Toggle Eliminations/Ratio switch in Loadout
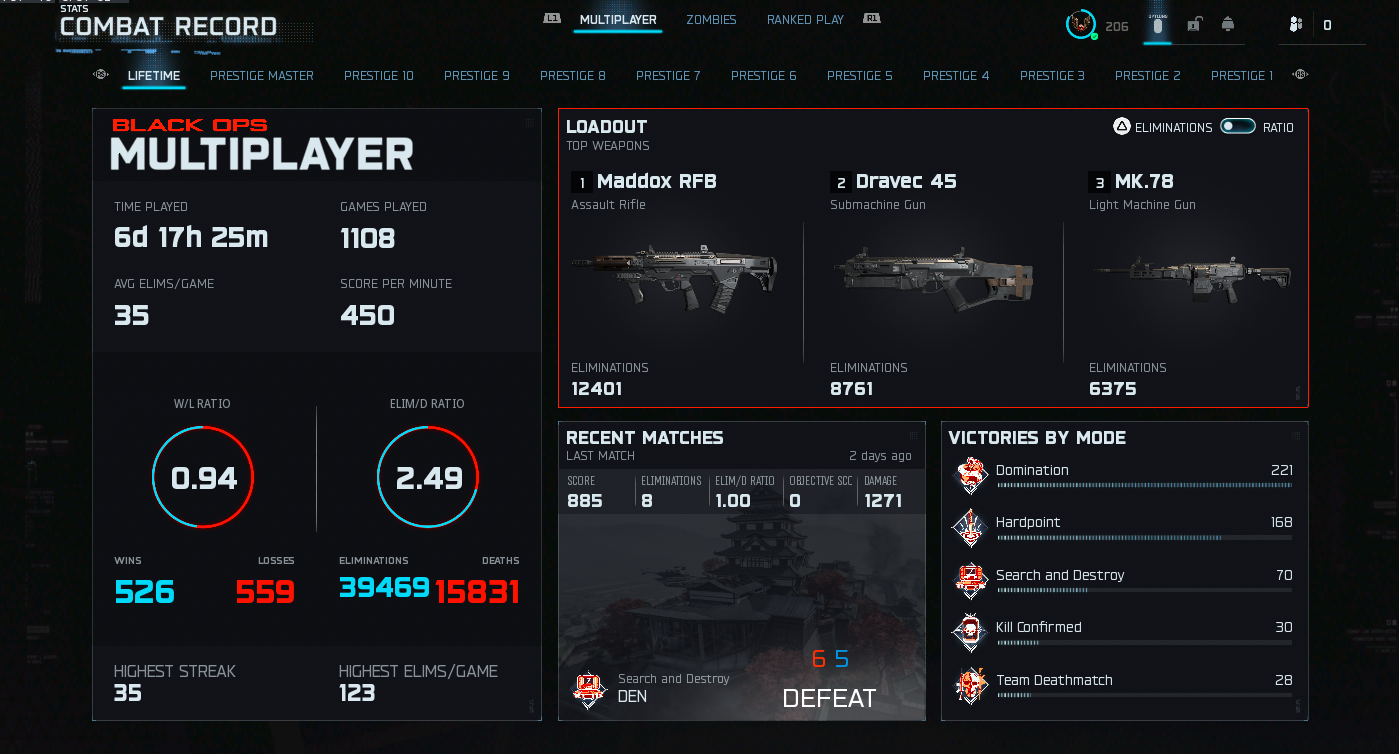The width and height of the screenshot is (1399, 754). 1238,127
